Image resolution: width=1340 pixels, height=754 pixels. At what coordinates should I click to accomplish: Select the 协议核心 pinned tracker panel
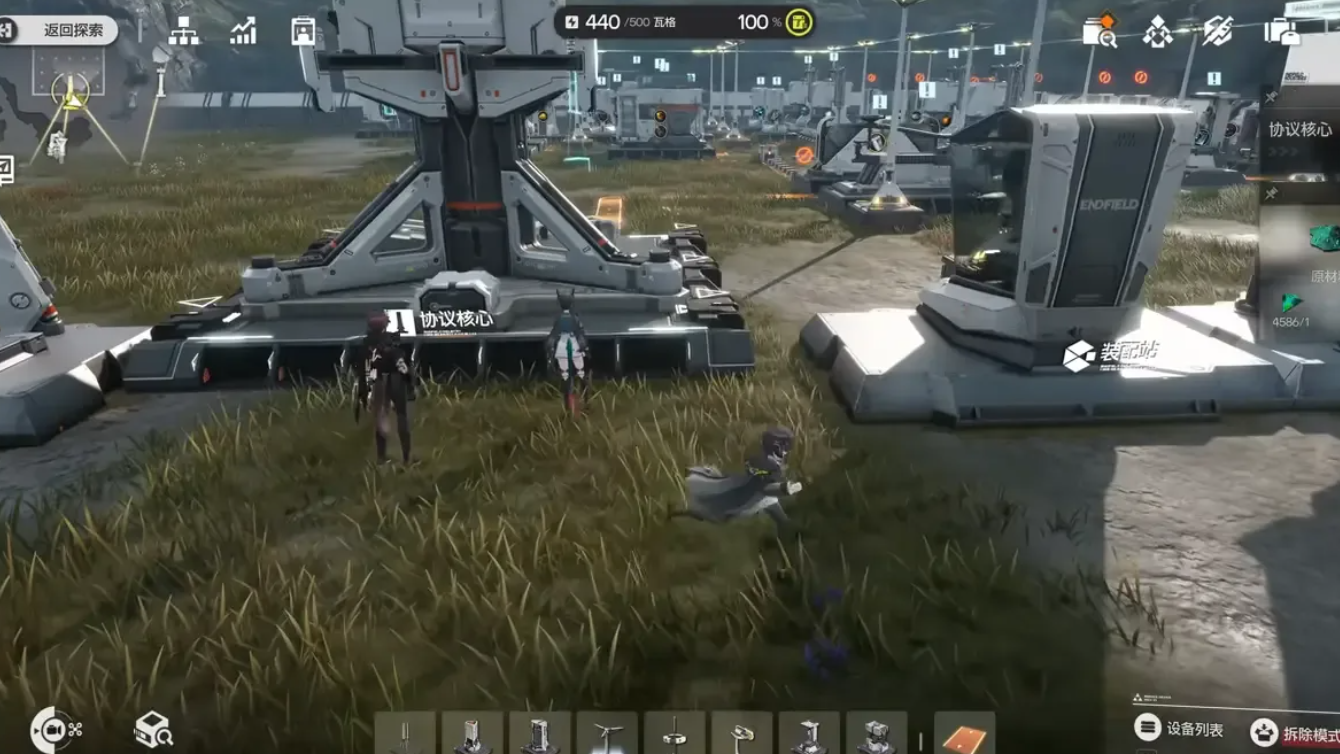click(1300, 130)
